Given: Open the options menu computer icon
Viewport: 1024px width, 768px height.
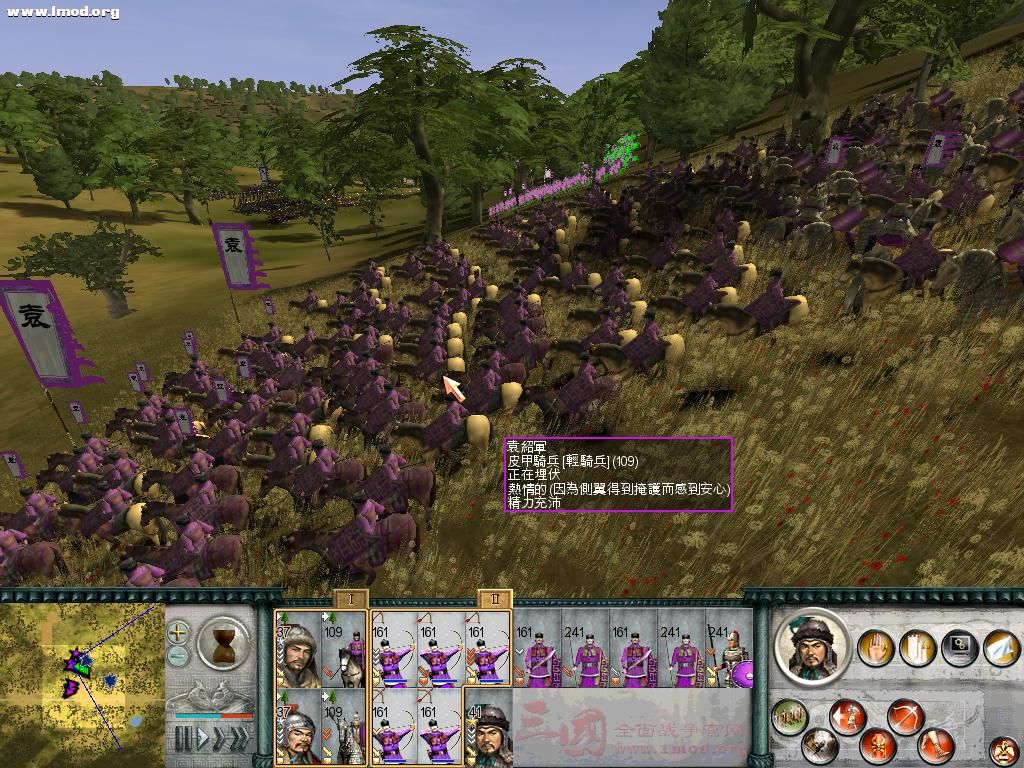Looking at the screenshot, I should click(x=960, y=646).
